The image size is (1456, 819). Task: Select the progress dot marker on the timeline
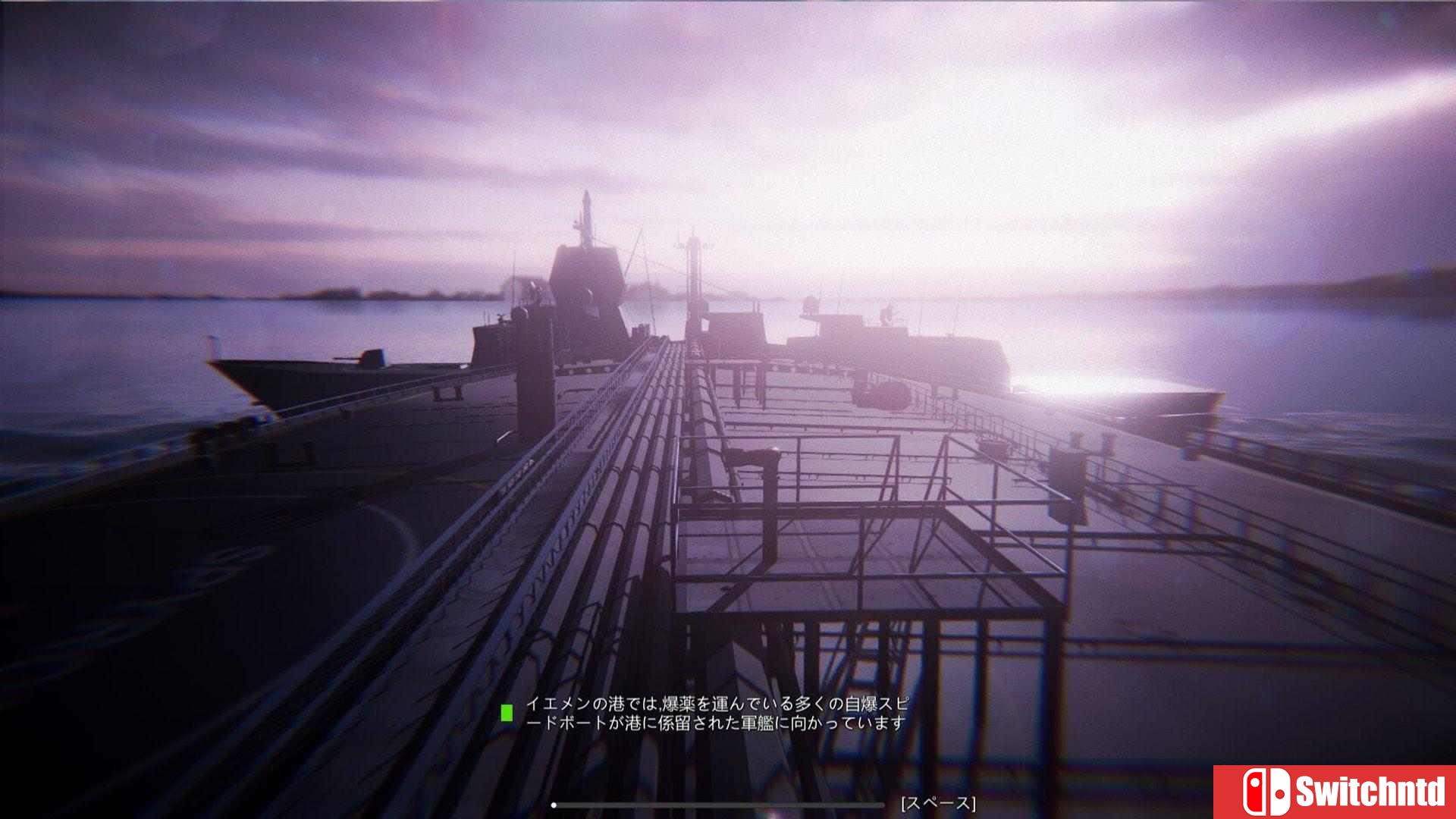coord(554,804)
